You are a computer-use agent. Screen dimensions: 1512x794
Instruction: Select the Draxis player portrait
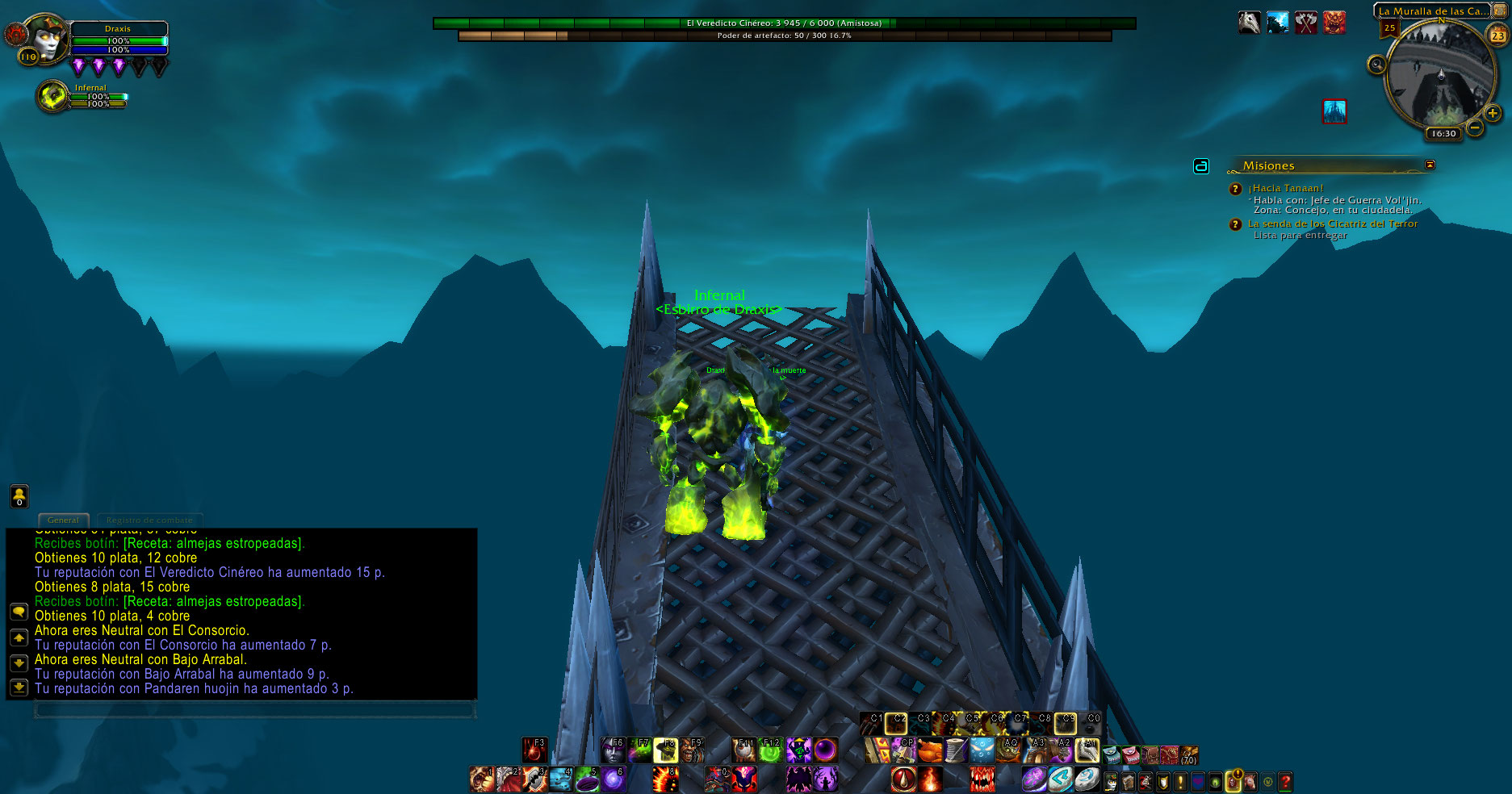pyautogui.click(x=47, y=38)
